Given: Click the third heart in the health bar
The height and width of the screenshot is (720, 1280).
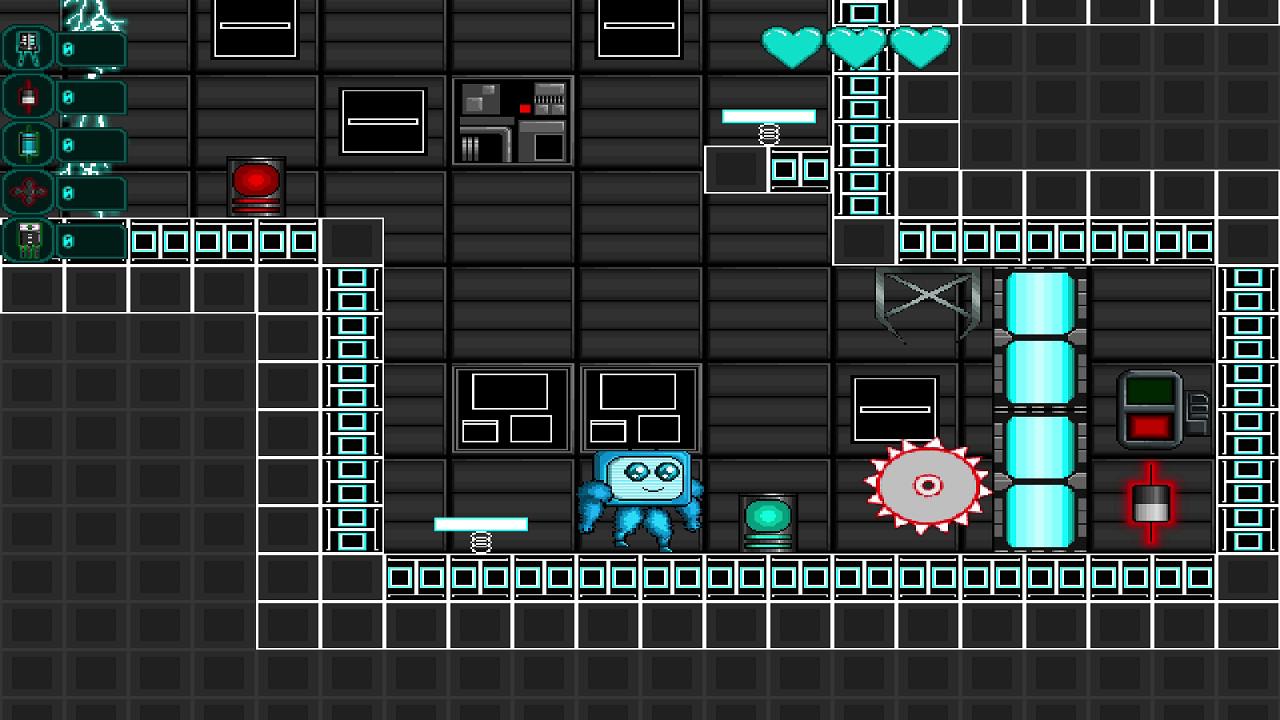Looking at the screenshot, I should pos(921,45).
